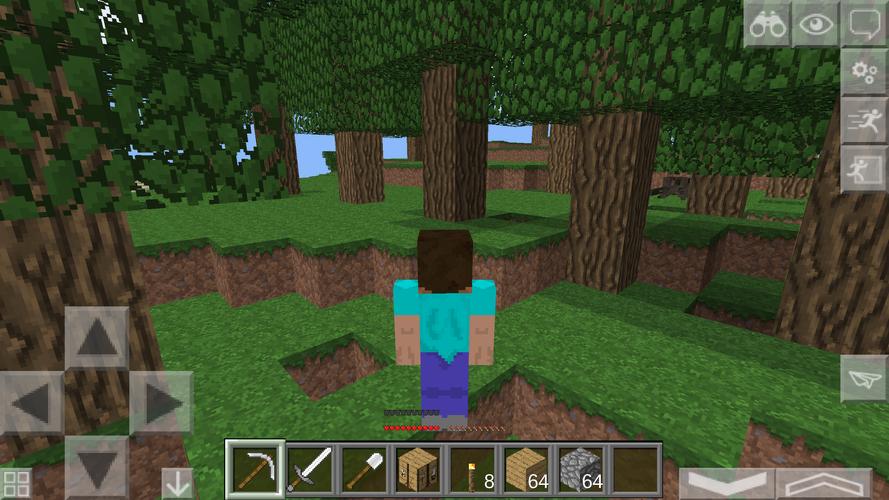Select the wooden planks stack slot
889x500 pixels.
pos(526,468)
